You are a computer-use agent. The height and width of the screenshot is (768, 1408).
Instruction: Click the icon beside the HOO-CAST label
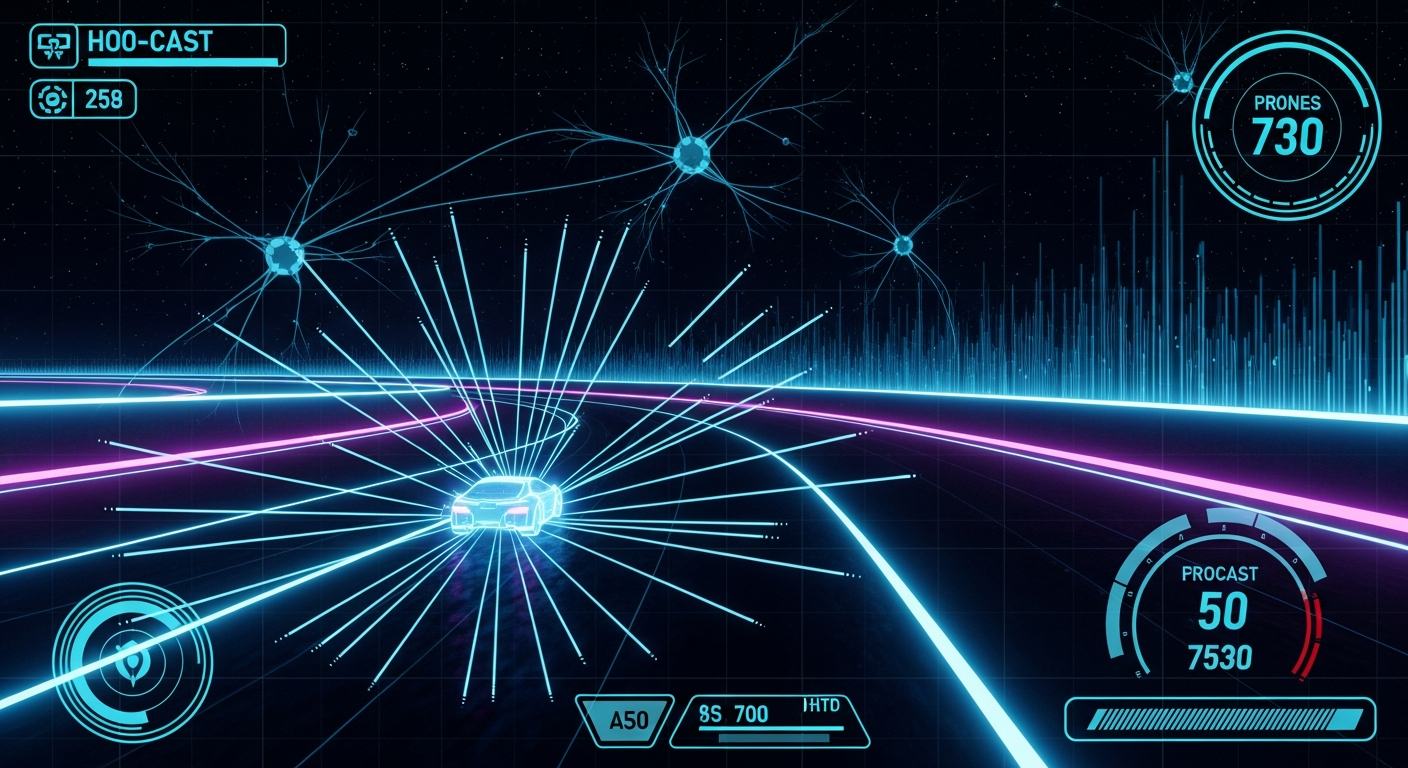[x=49, y=45]
